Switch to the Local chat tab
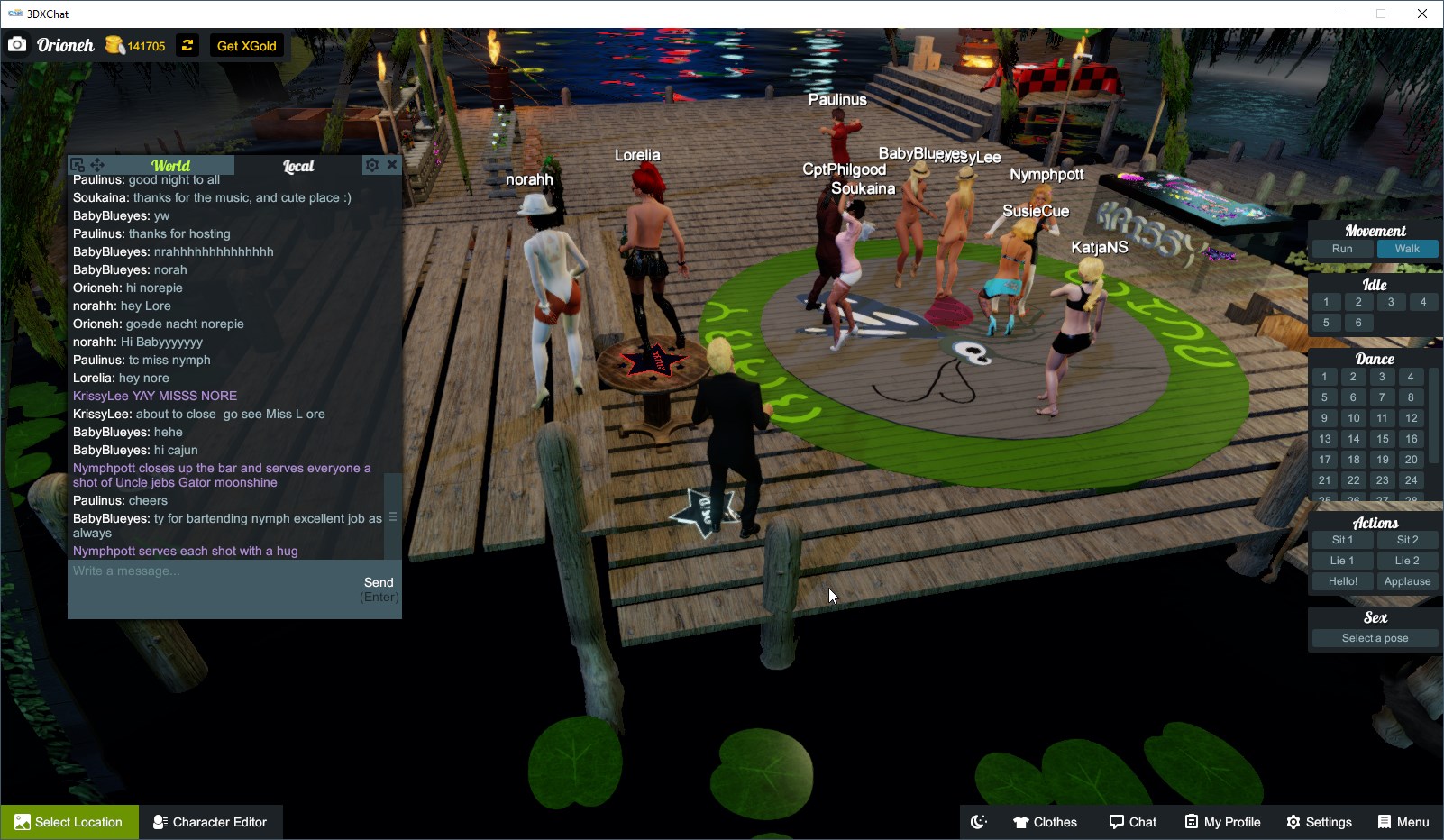The image size is (1444, 840). click(298, 166)
